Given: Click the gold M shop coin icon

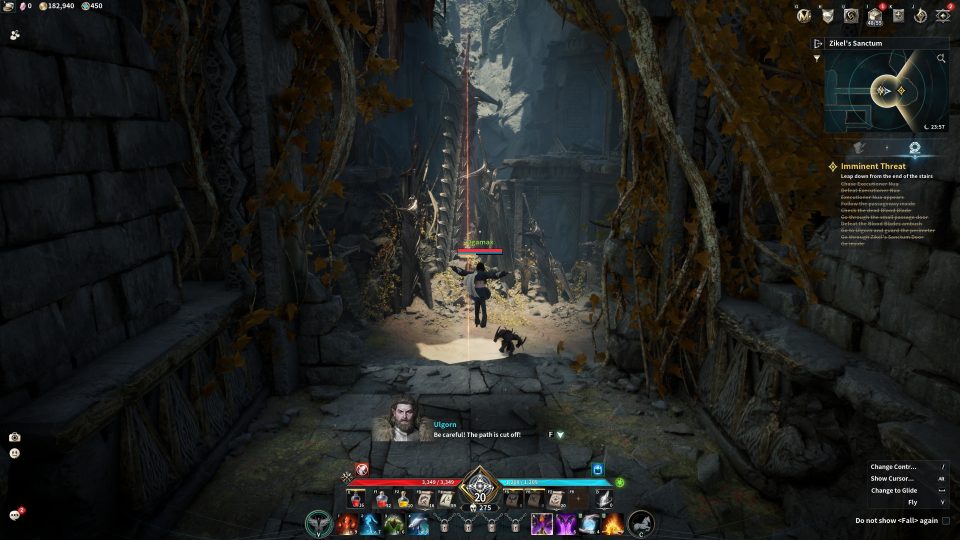Looking at the screenshot, I should click(802, 15).
